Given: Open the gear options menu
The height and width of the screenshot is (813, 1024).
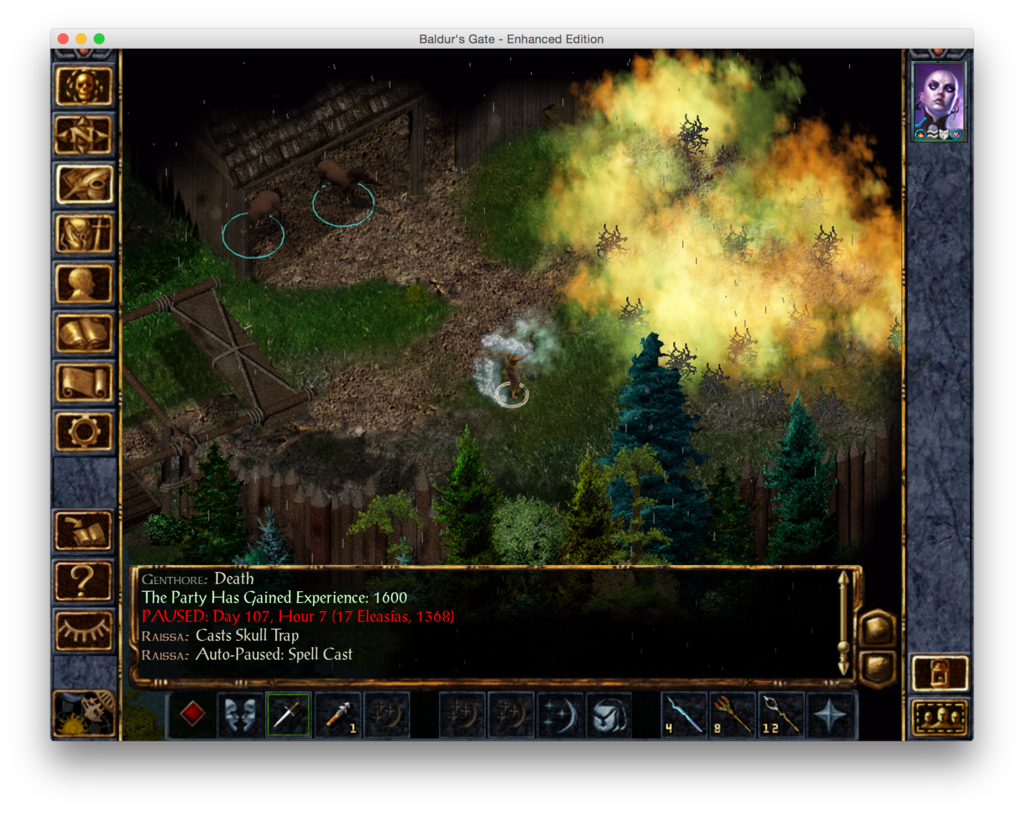Looking at the screenshot, I should click(84, 431).
